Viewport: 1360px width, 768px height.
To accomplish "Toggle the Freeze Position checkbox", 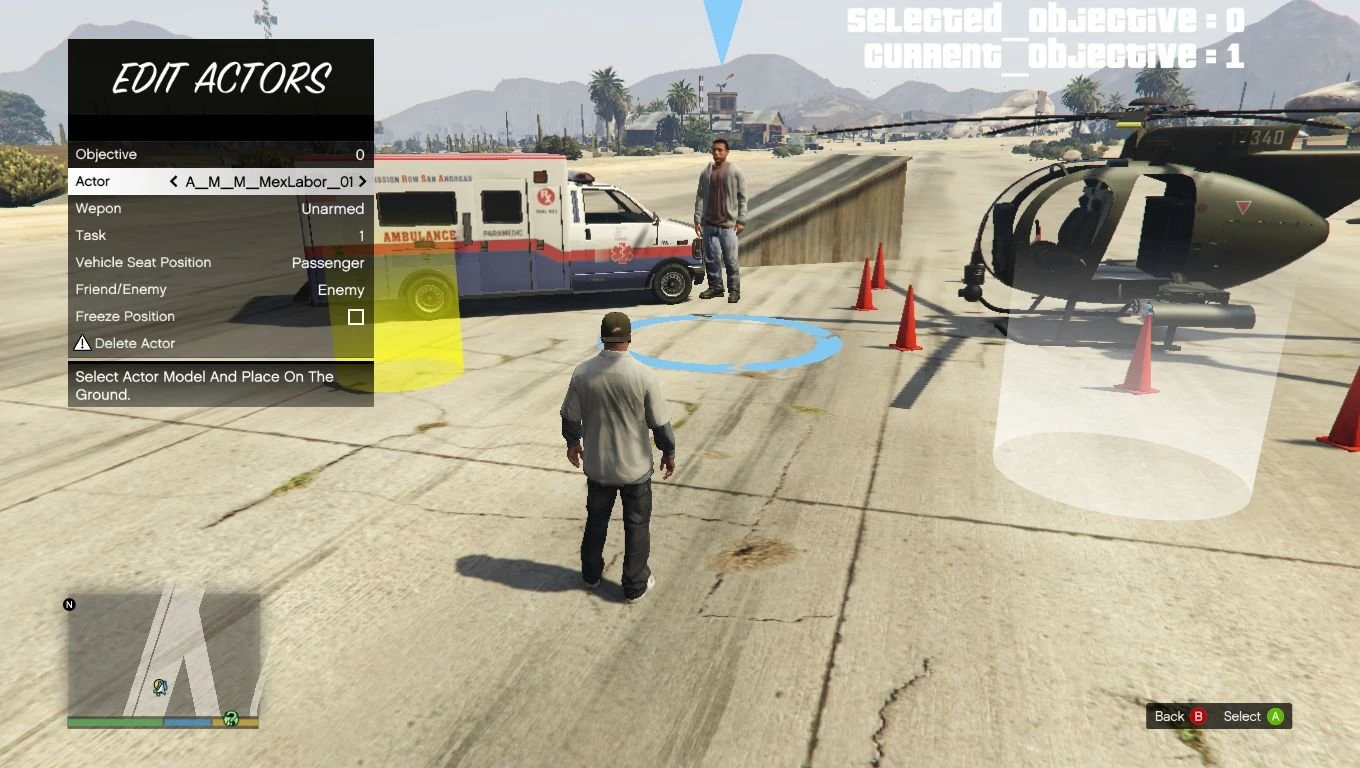I will (356, 317).
